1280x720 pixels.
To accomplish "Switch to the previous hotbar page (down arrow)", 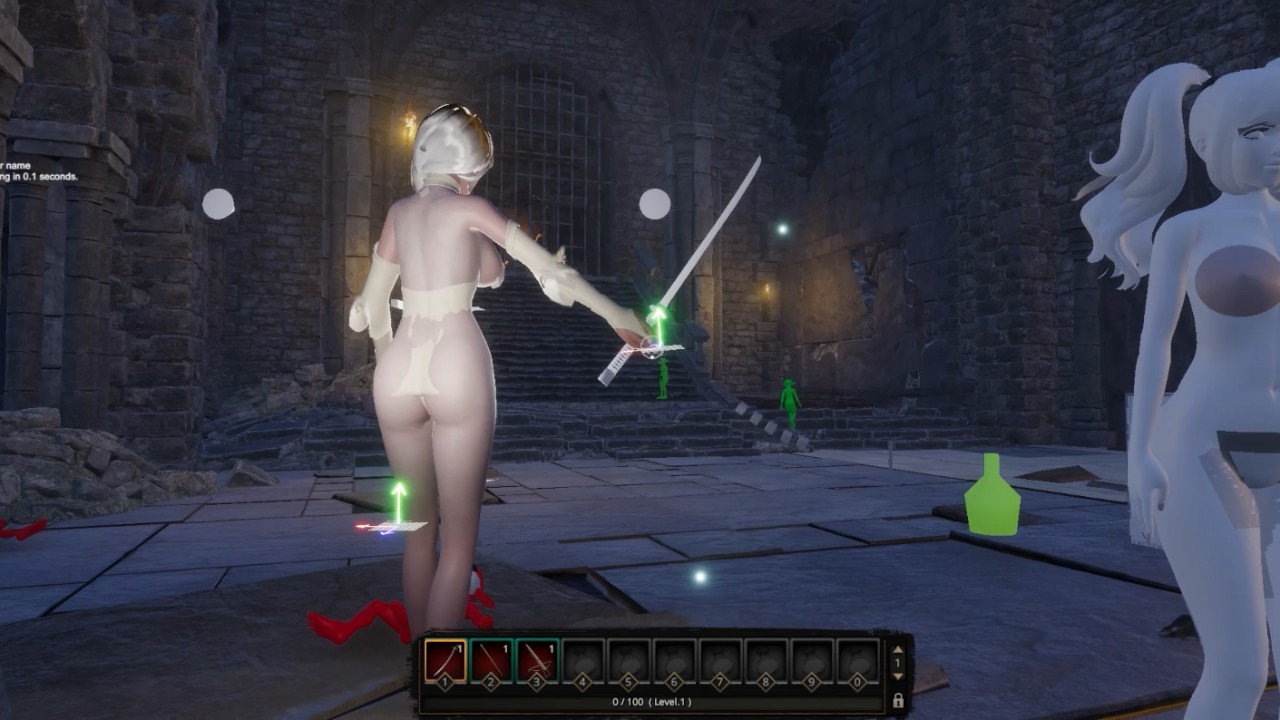I will (897, 676).
